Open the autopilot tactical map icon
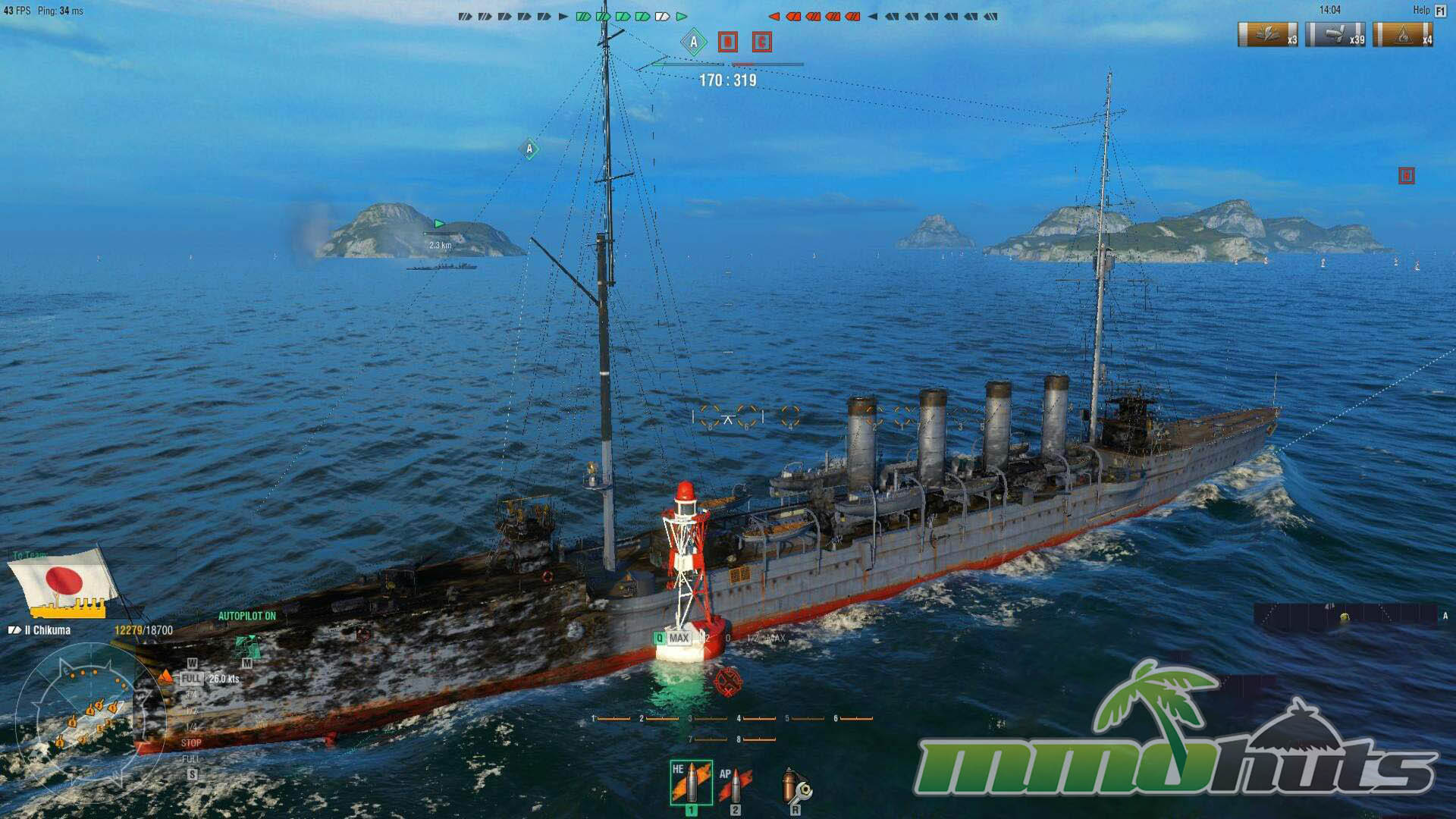 (x=246, y=647)
